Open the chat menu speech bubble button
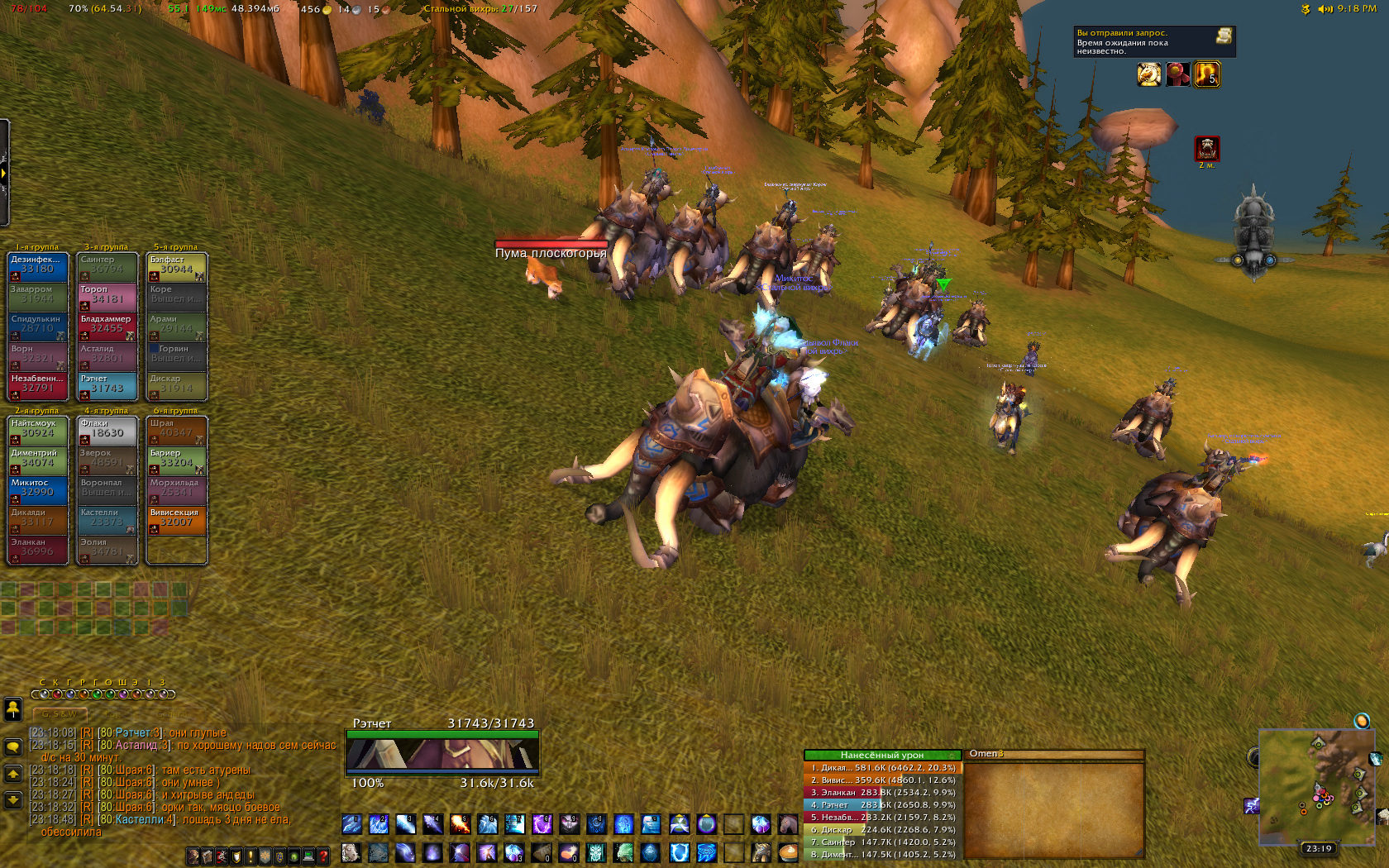 click(x=13, y=747)
